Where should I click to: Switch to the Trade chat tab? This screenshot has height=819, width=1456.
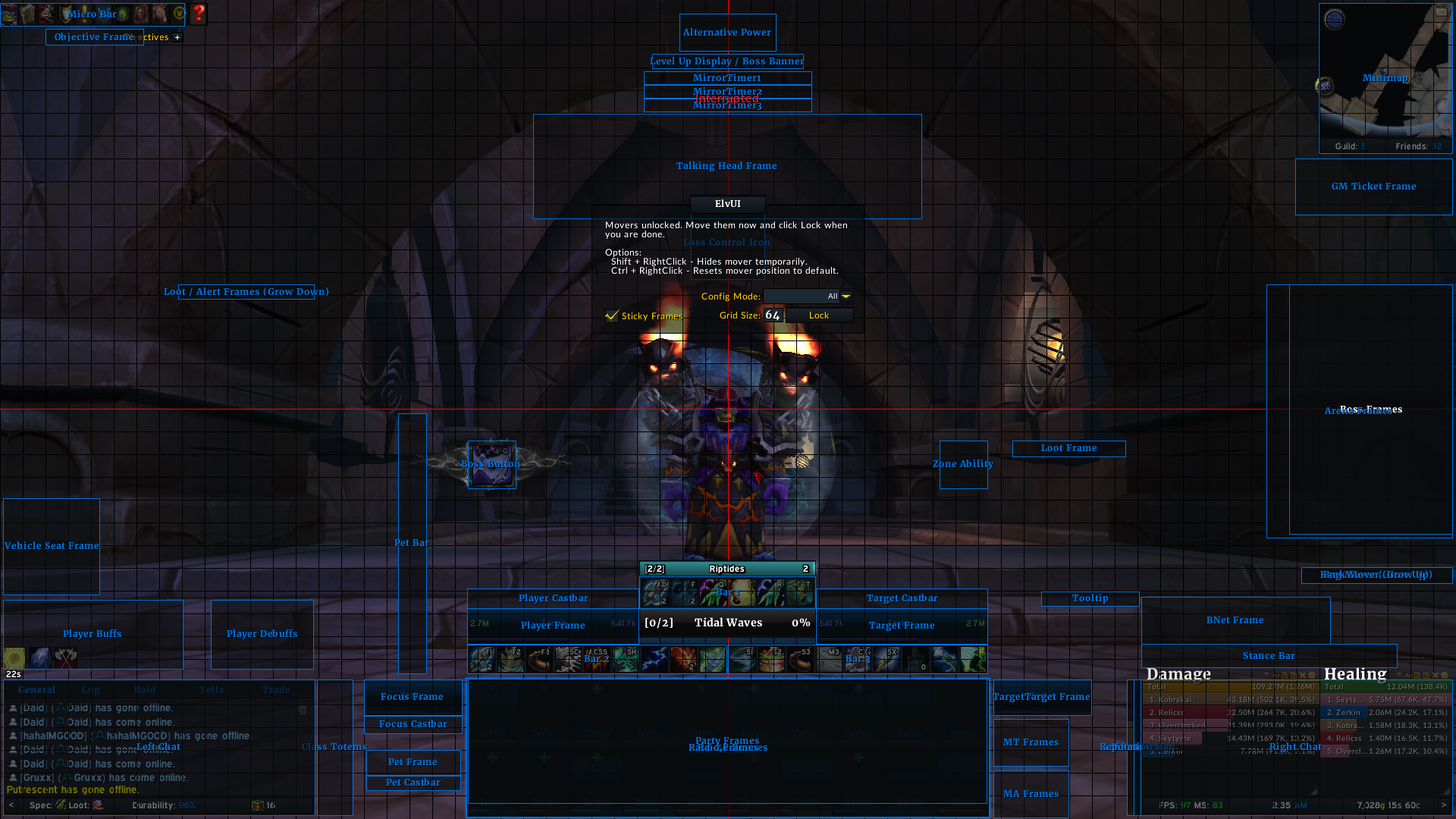(277, 689)
